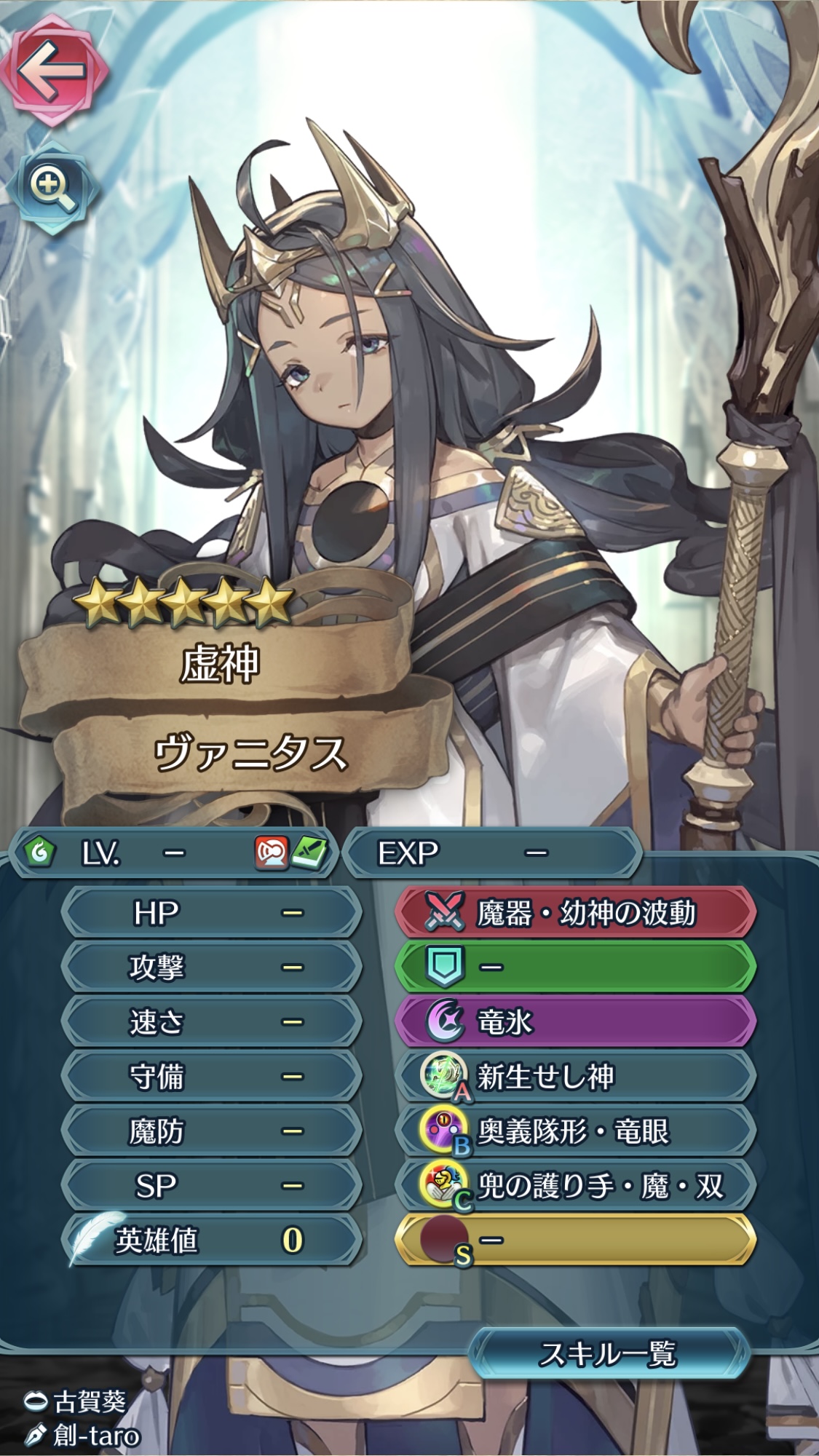Select the 速さ stat row
Screen dimensions: 819x1456
click(x=211, y=1022)
